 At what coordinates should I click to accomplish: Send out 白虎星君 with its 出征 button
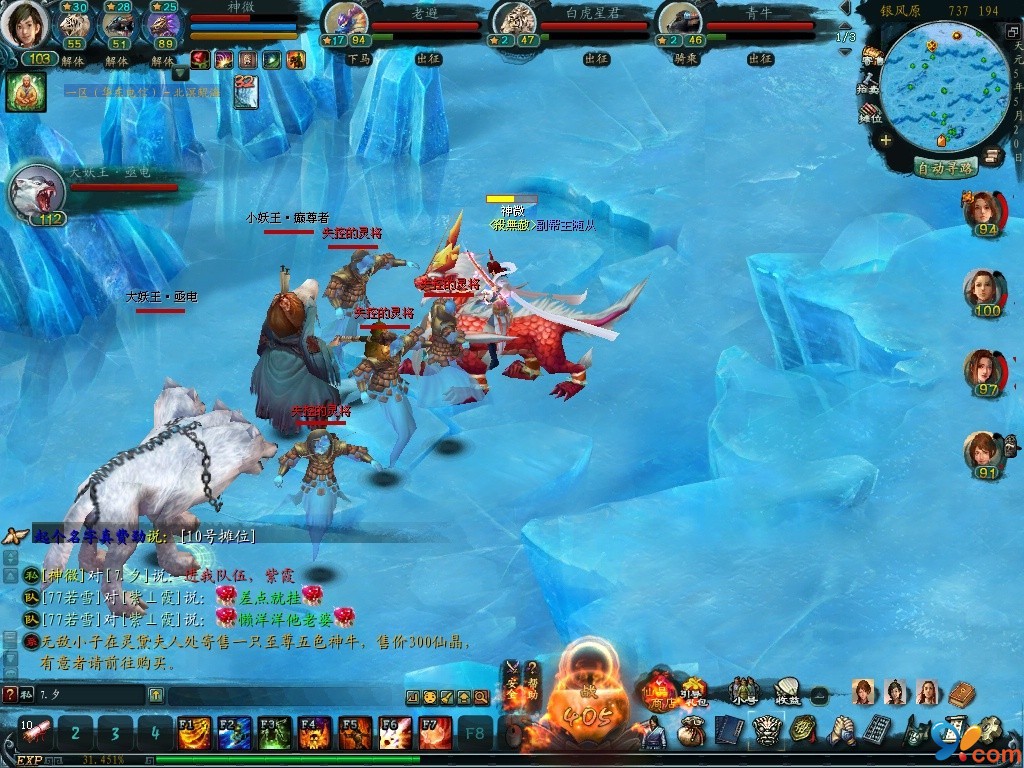pos(598,59)
